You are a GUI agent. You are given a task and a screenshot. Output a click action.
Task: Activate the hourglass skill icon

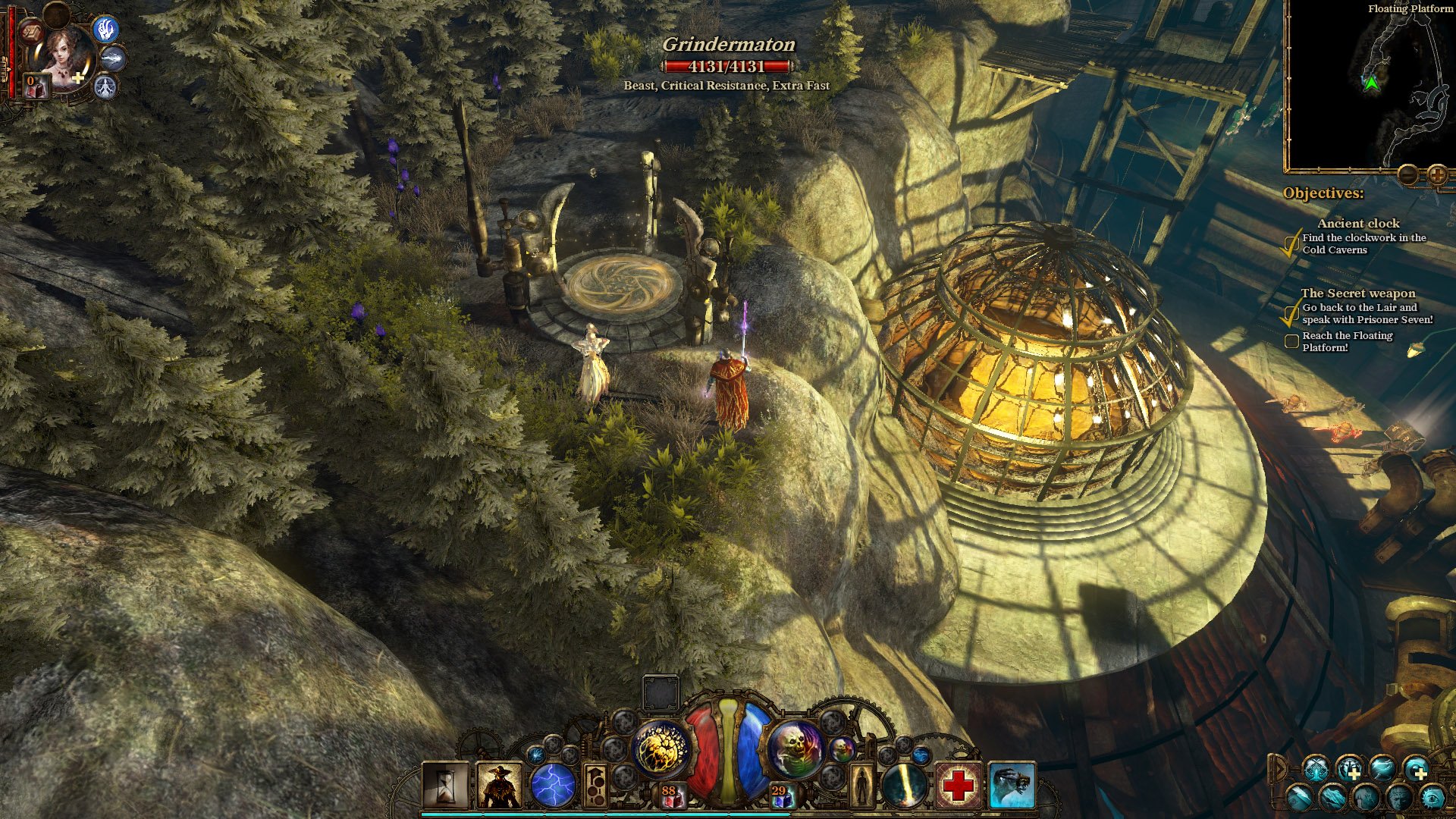[x=446, y=786]
